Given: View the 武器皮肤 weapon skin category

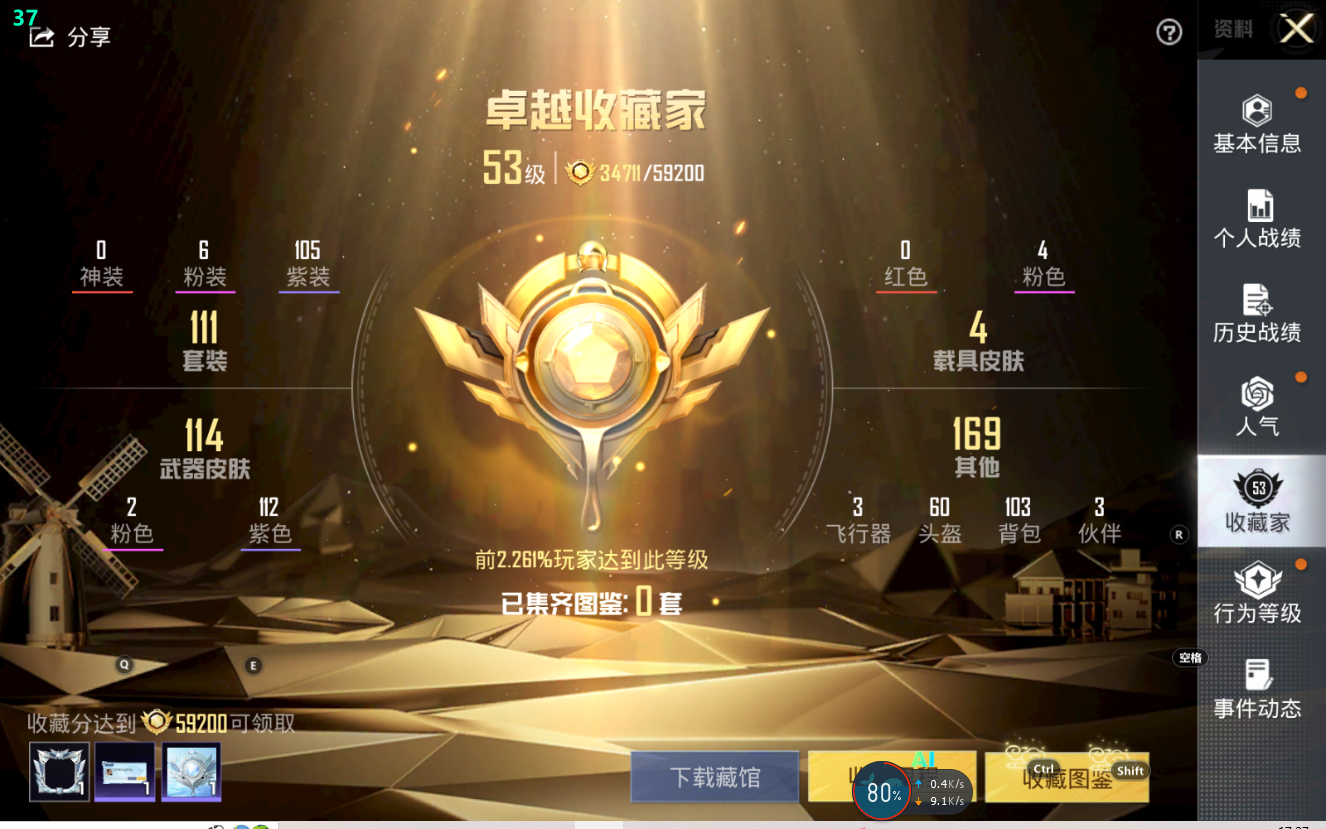Looking at the screenshot, I should [204, 449].
